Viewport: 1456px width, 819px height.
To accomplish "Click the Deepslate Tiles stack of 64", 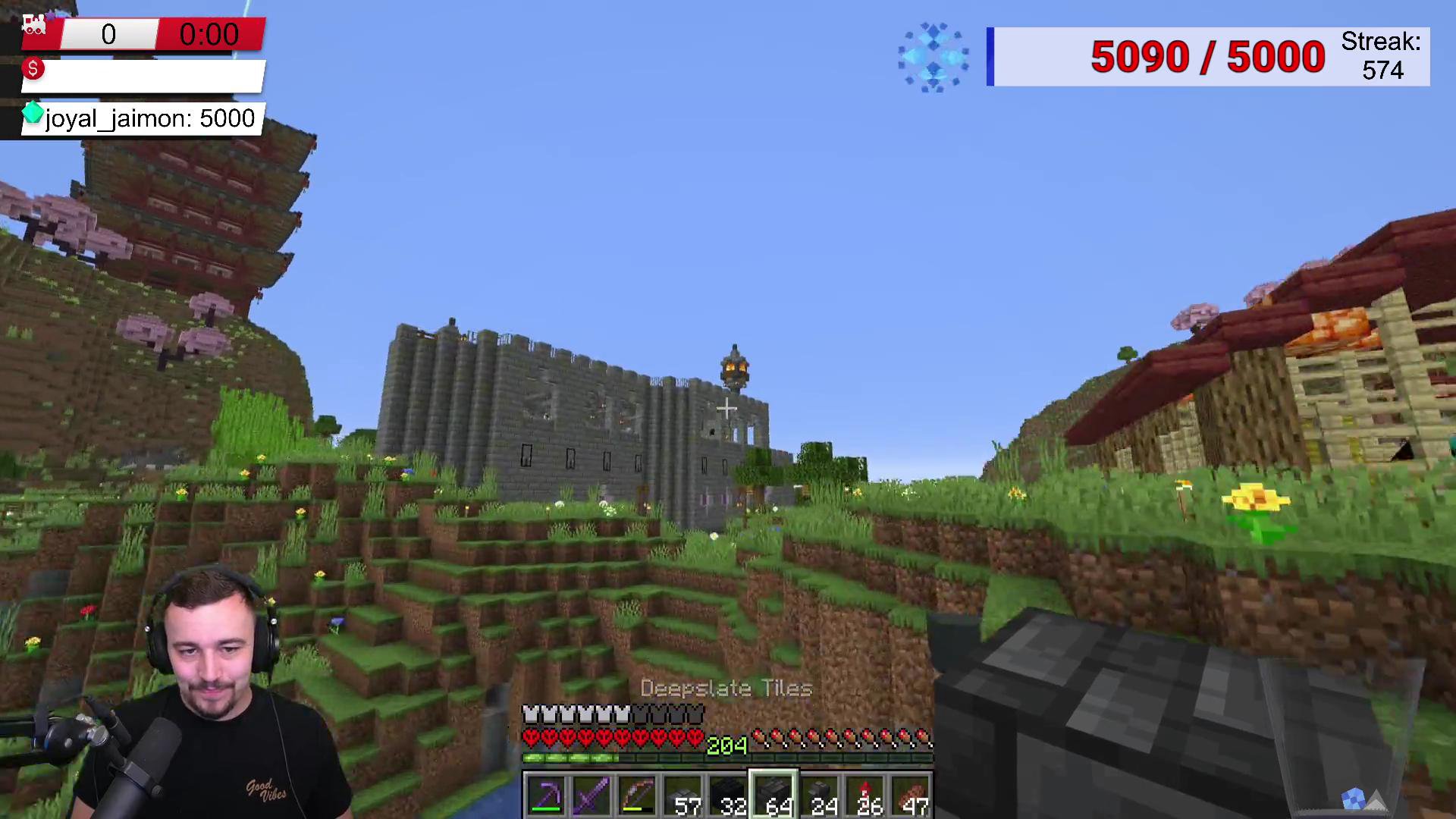I will [773, 795].
